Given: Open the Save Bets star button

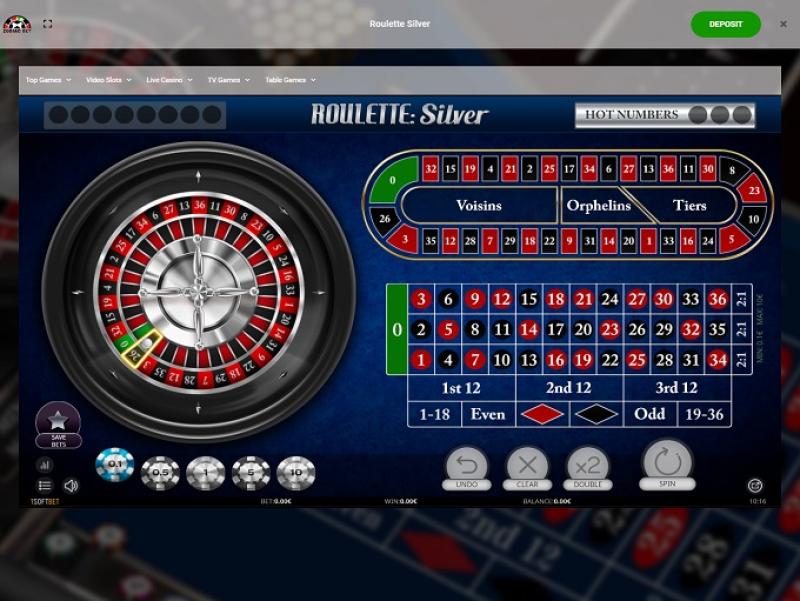Looking at the screenshot, I should point(58,421).
